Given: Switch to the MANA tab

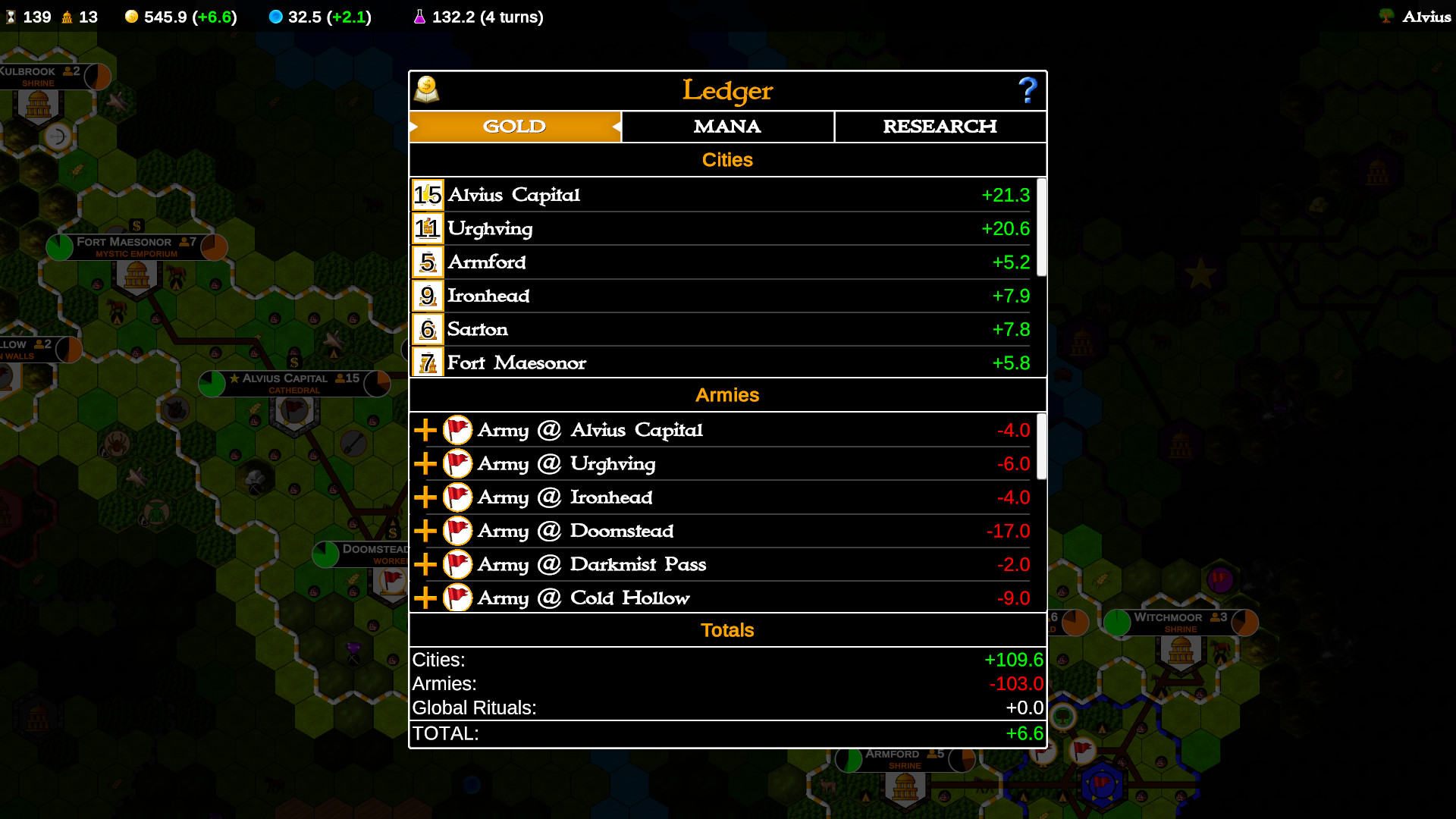Looking at the screenshot, I should 726,127.
